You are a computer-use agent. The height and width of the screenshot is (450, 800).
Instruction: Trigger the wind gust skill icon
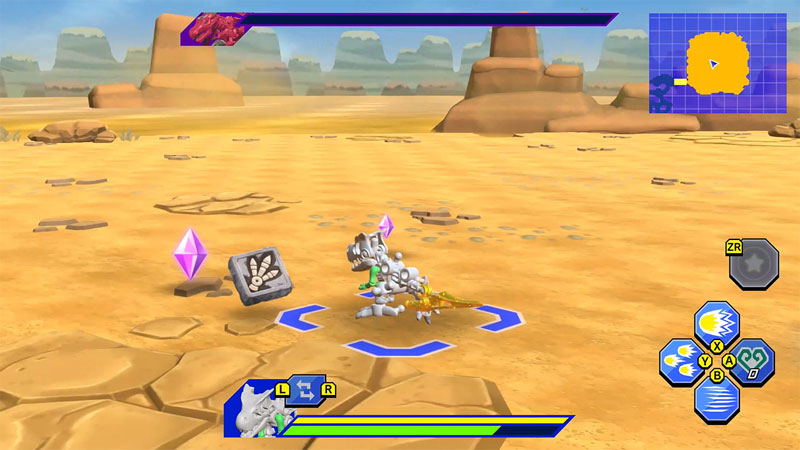716,399
